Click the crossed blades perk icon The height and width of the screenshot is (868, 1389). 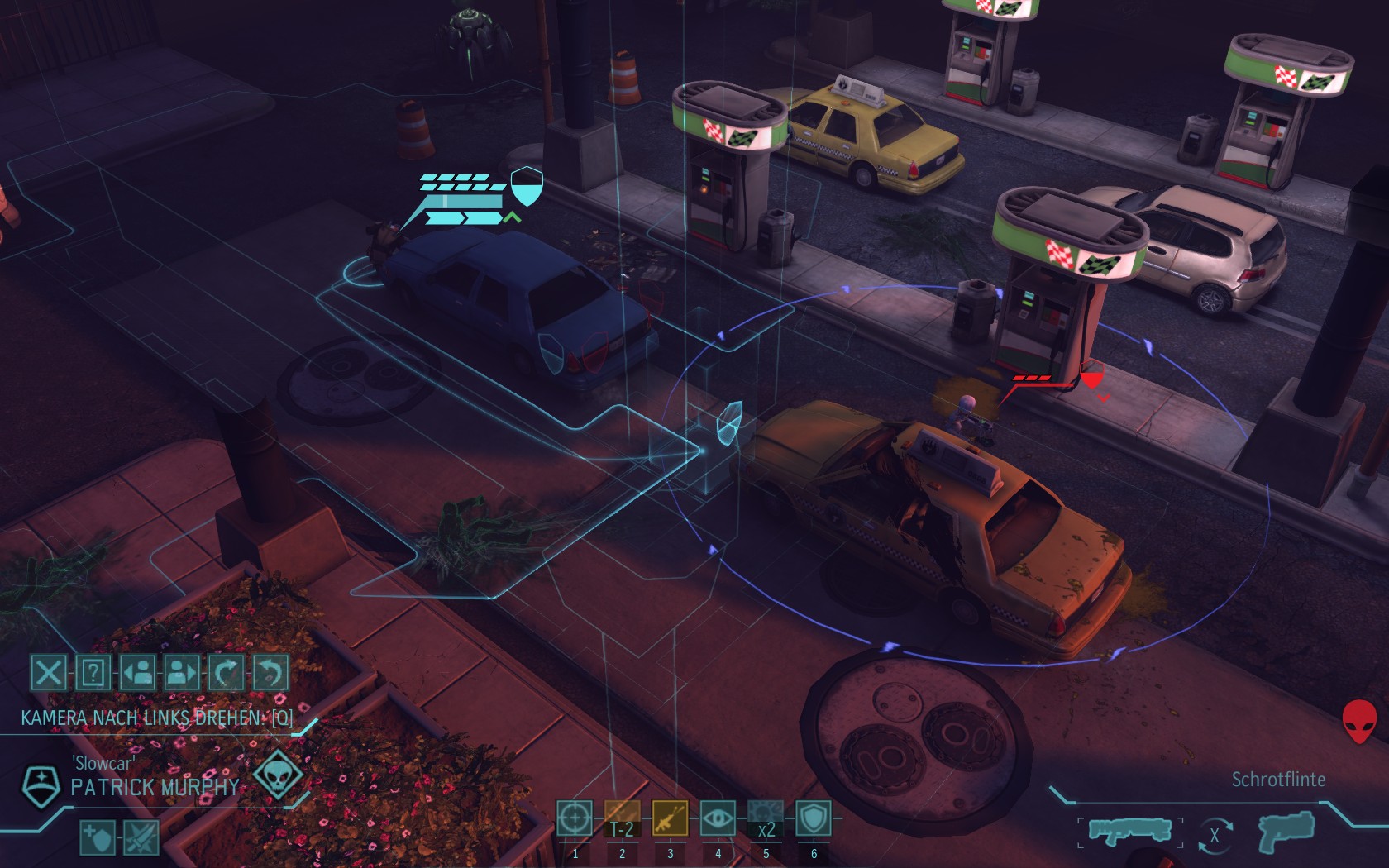(141, 838)
